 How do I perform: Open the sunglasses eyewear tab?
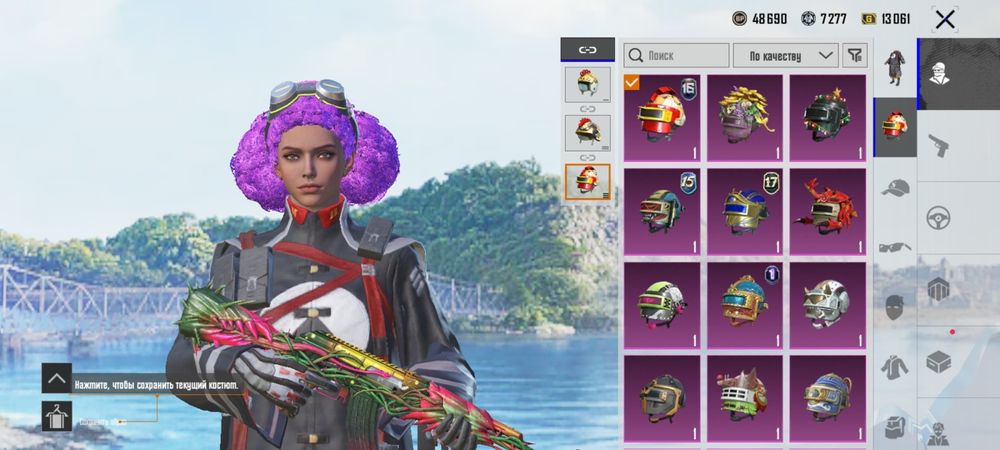[x=895, y=246]
